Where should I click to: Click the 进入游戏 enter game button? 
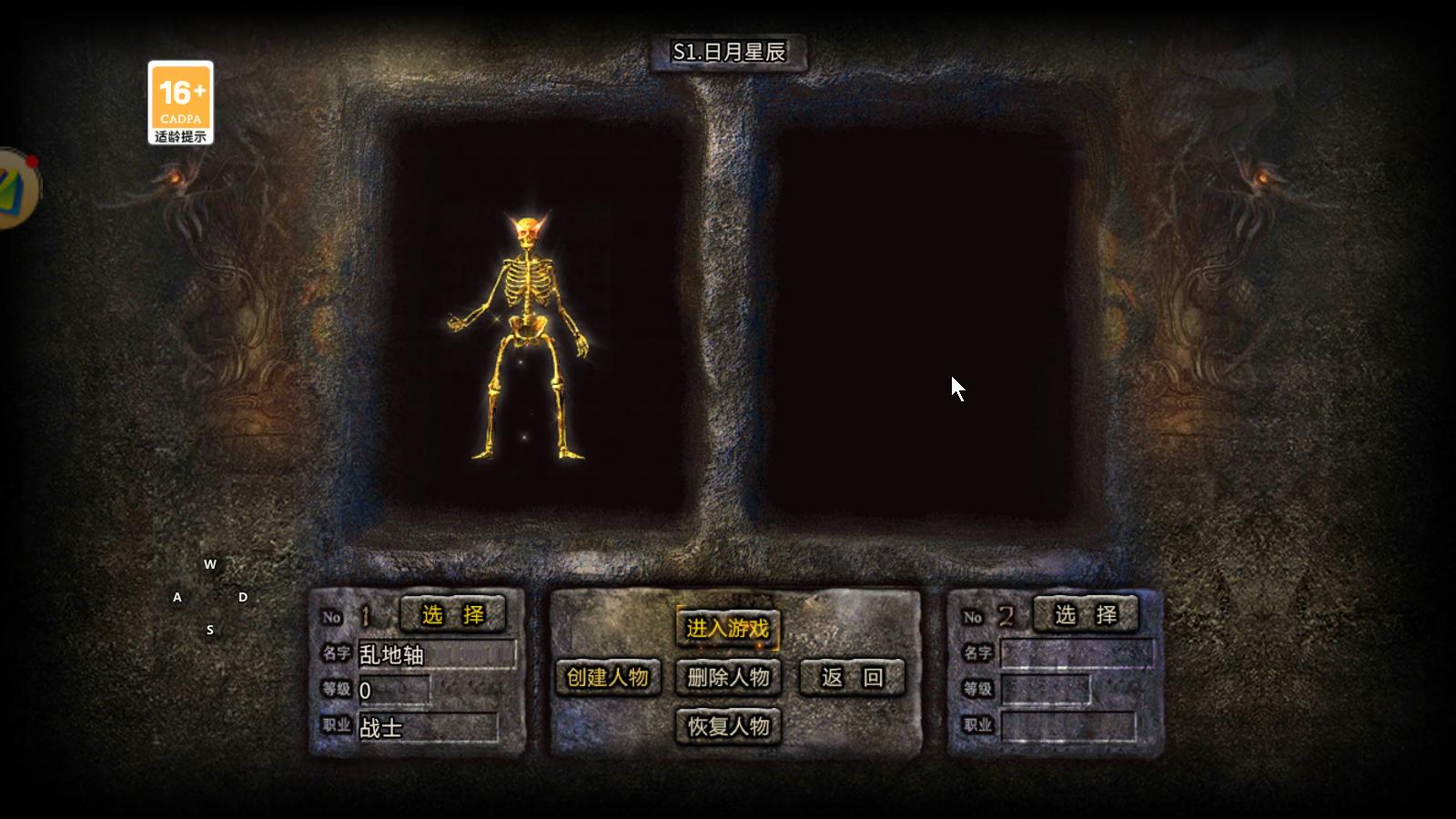coord(727,628)
